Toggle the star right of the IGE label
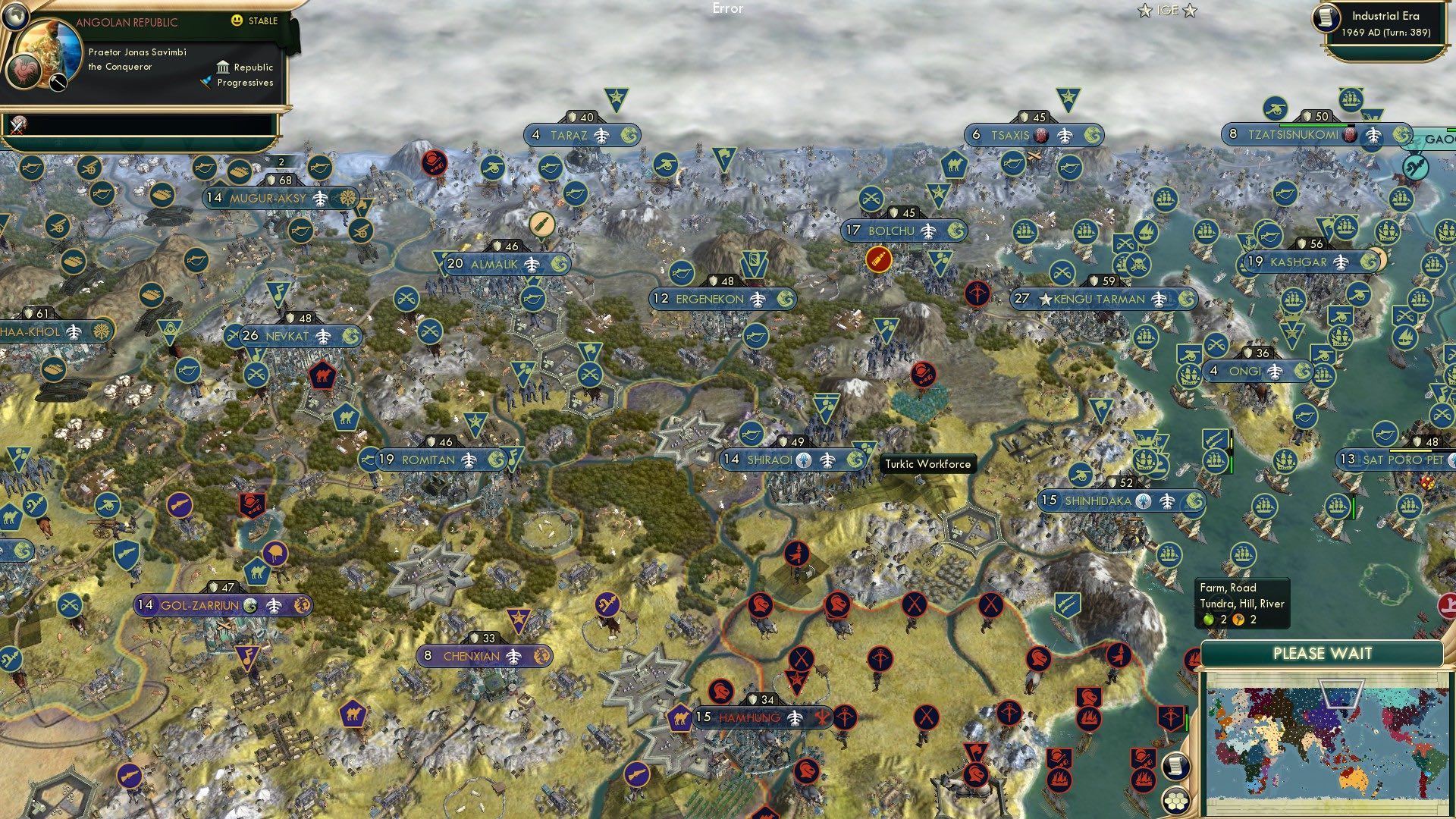 coord(1191,11)
